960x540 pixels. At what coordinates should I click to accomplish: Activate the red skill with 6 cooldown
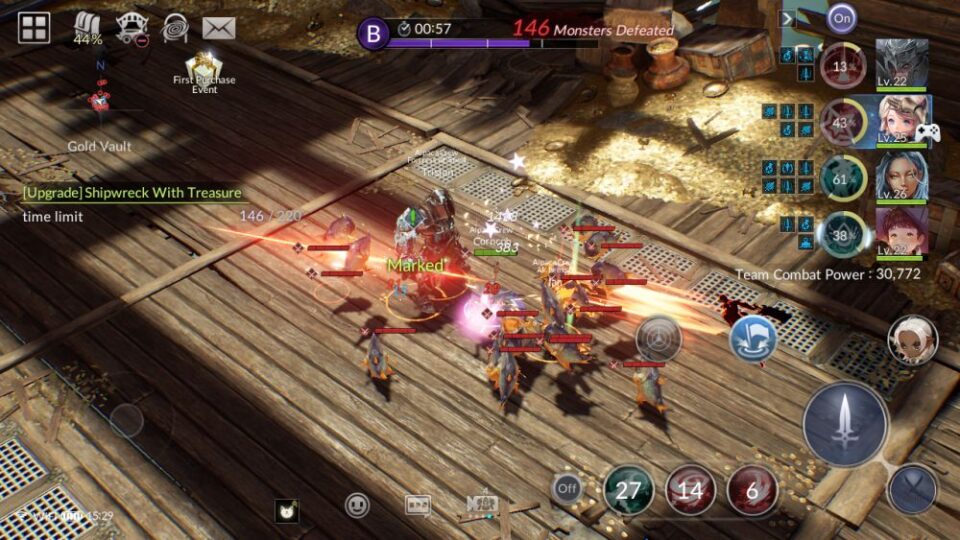pos(752,490)
